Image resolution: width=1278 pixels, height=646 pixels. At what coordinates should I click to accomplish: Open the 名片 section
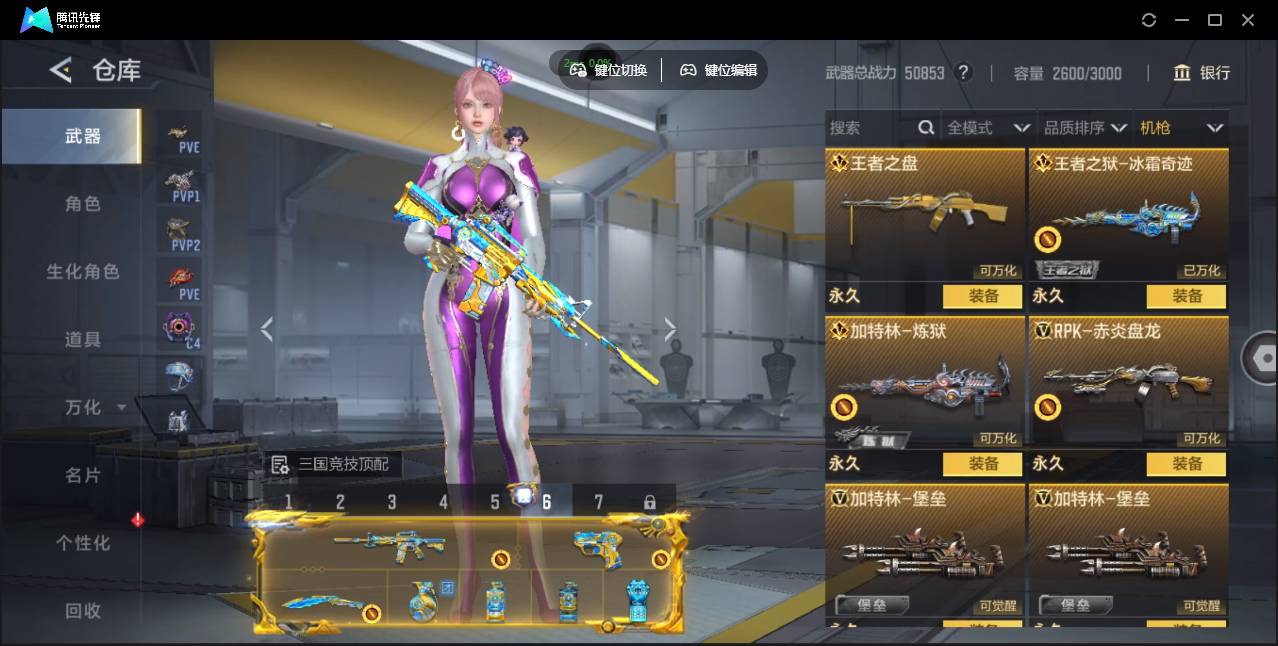[x=83, y=475]
